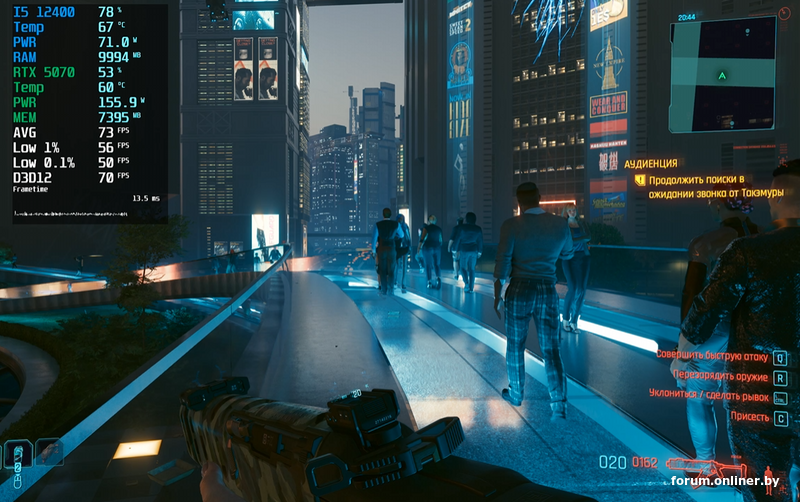Select the grenade gadget quick slot
Image resolution: width=800 pixels, height=502 pixels.
coord(48,452)
